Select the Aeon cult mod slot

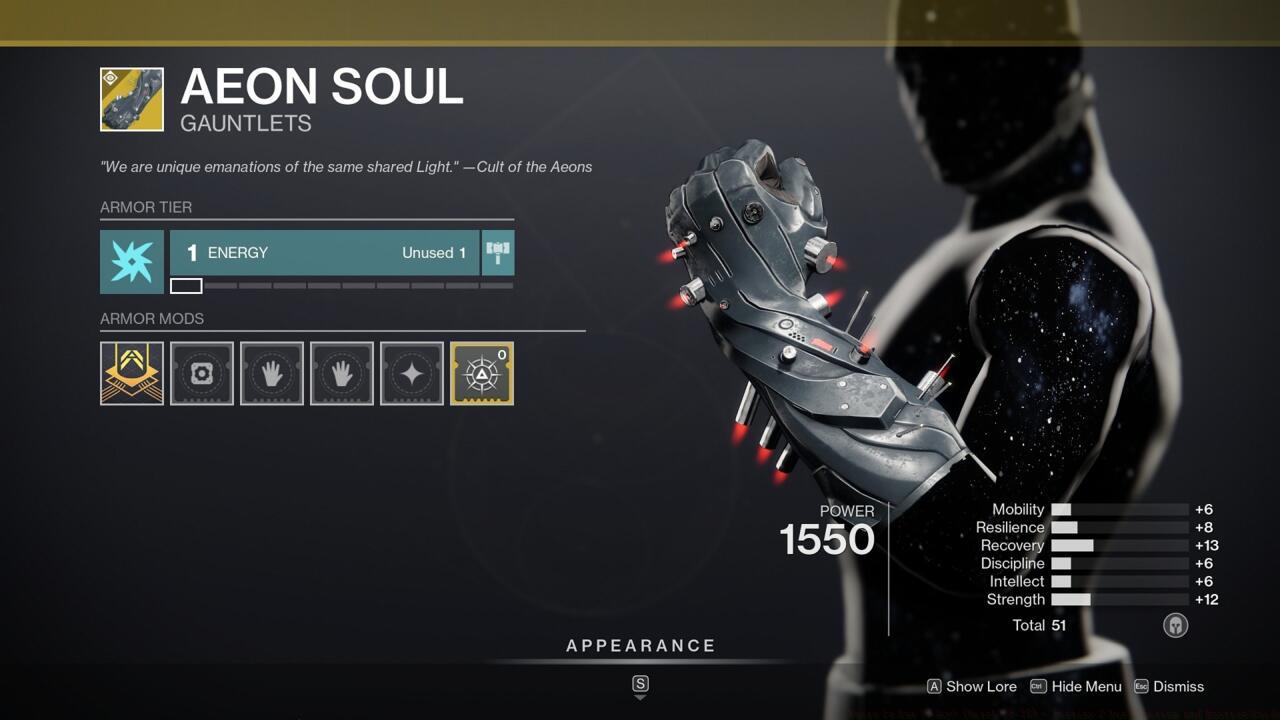tap(481, 373)
